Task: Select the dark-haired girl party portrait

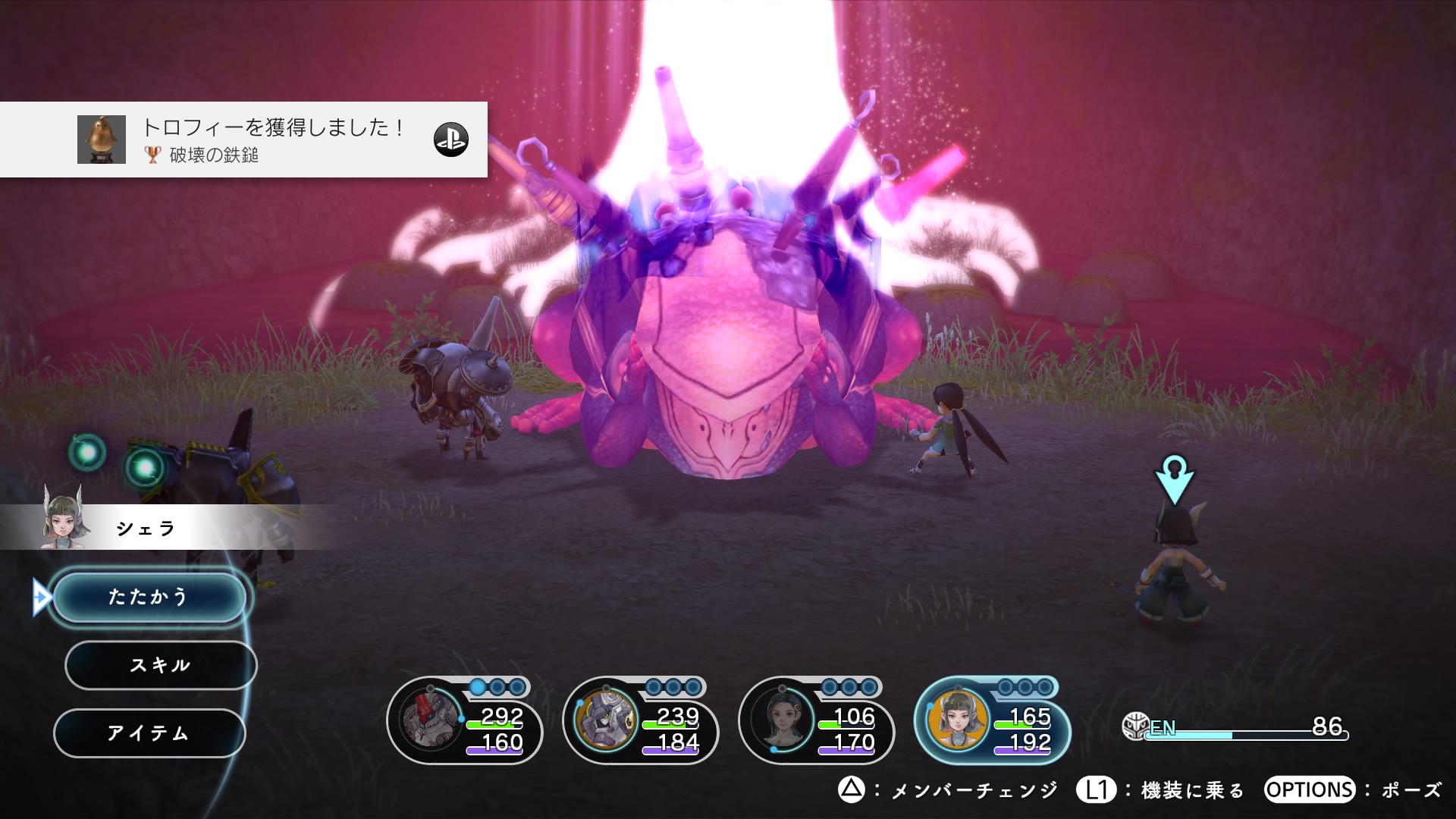Action: click(x=782, y=720)
